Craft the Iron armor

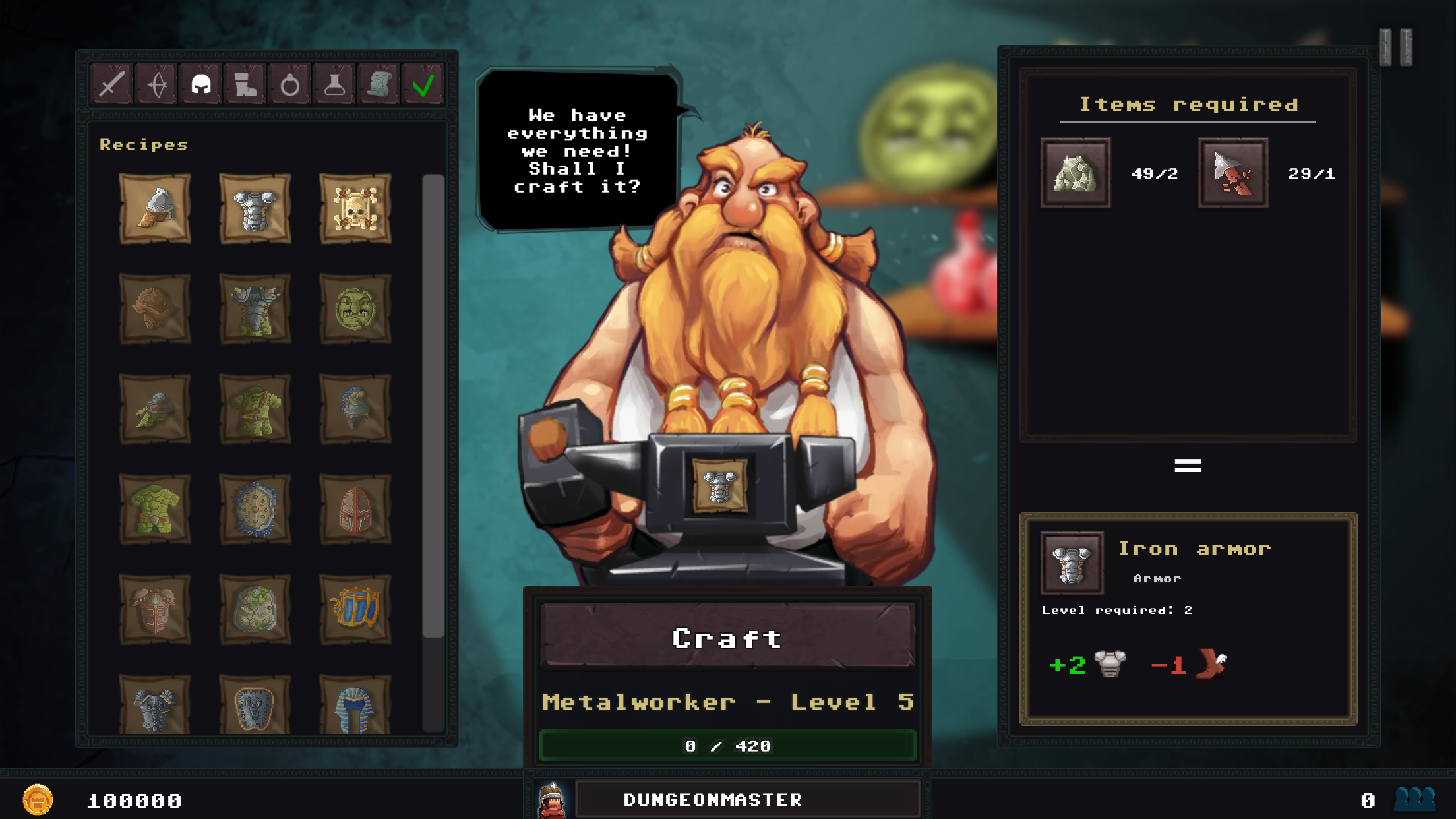pos(727,637)
